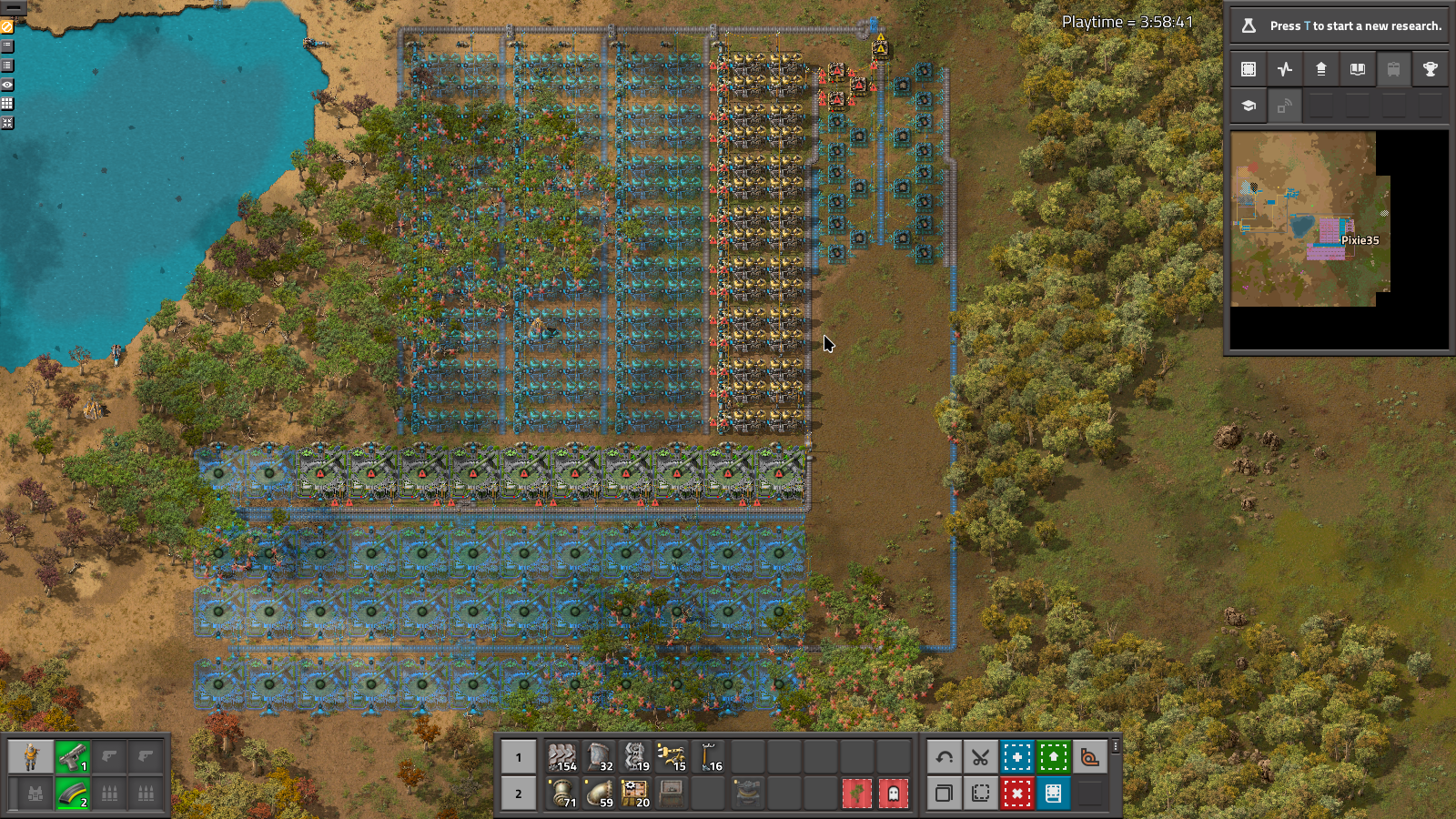
Task: Select the assembling machine quickbar slot
Action: (x=635, y=794)
